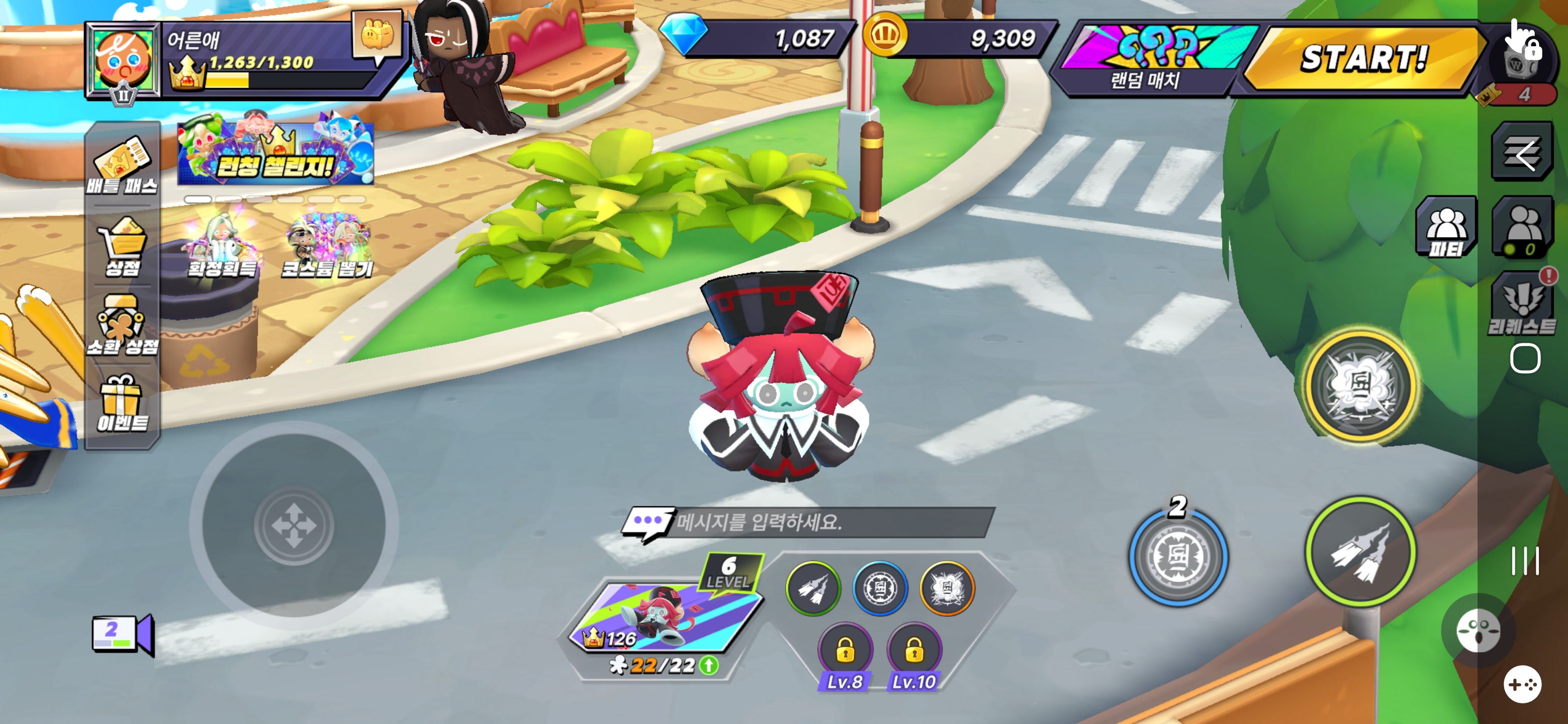This screenshot has width=1568, height=724.
Task: Open the 확정획득 offer
Action: (x=222, y=246)
